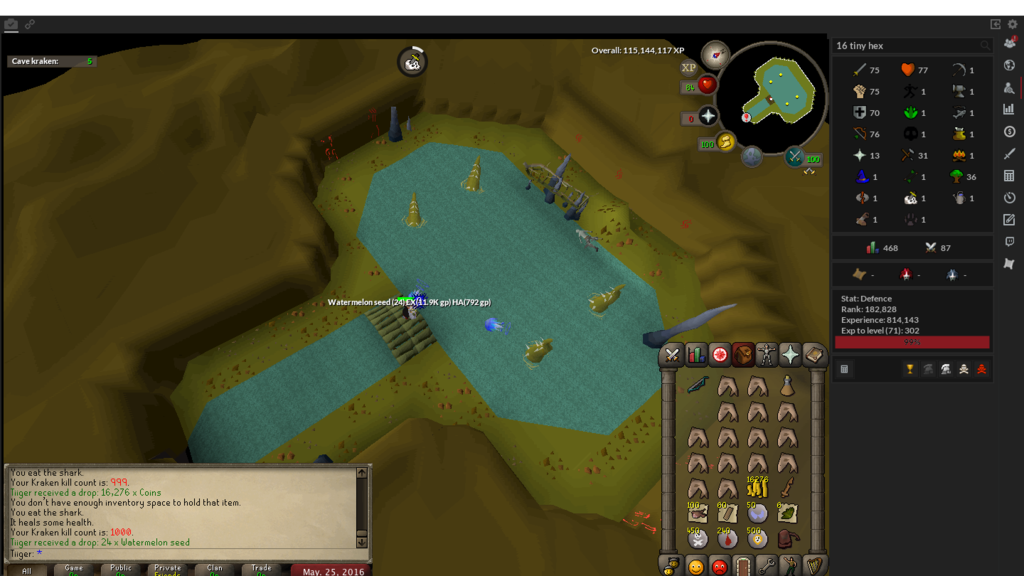Select the trident in the inventory
Screen dimensions: 1024x576
pos(697,385)
